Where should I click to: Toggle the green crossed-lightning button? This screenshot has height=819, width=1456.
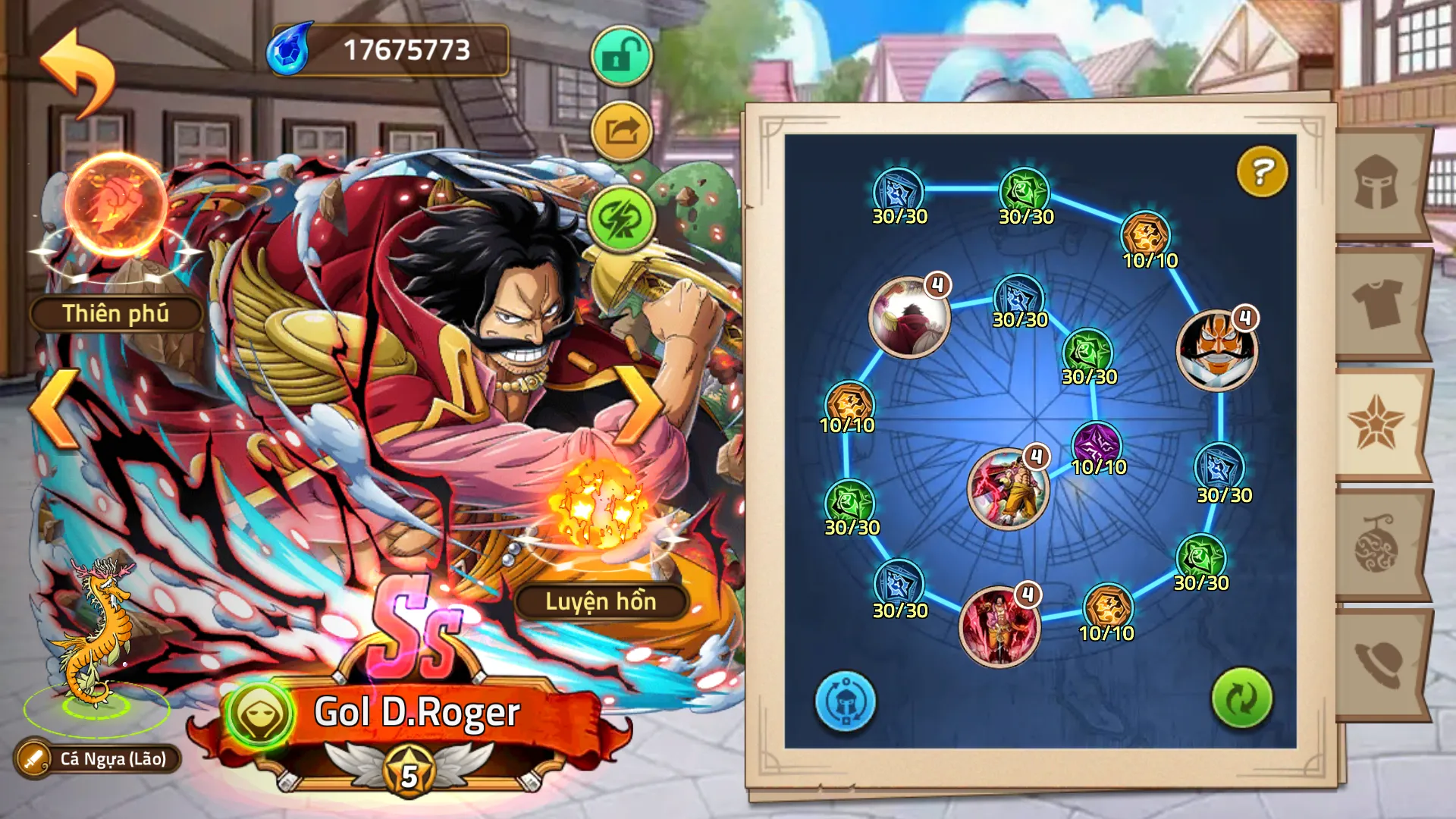coord(621,218)
